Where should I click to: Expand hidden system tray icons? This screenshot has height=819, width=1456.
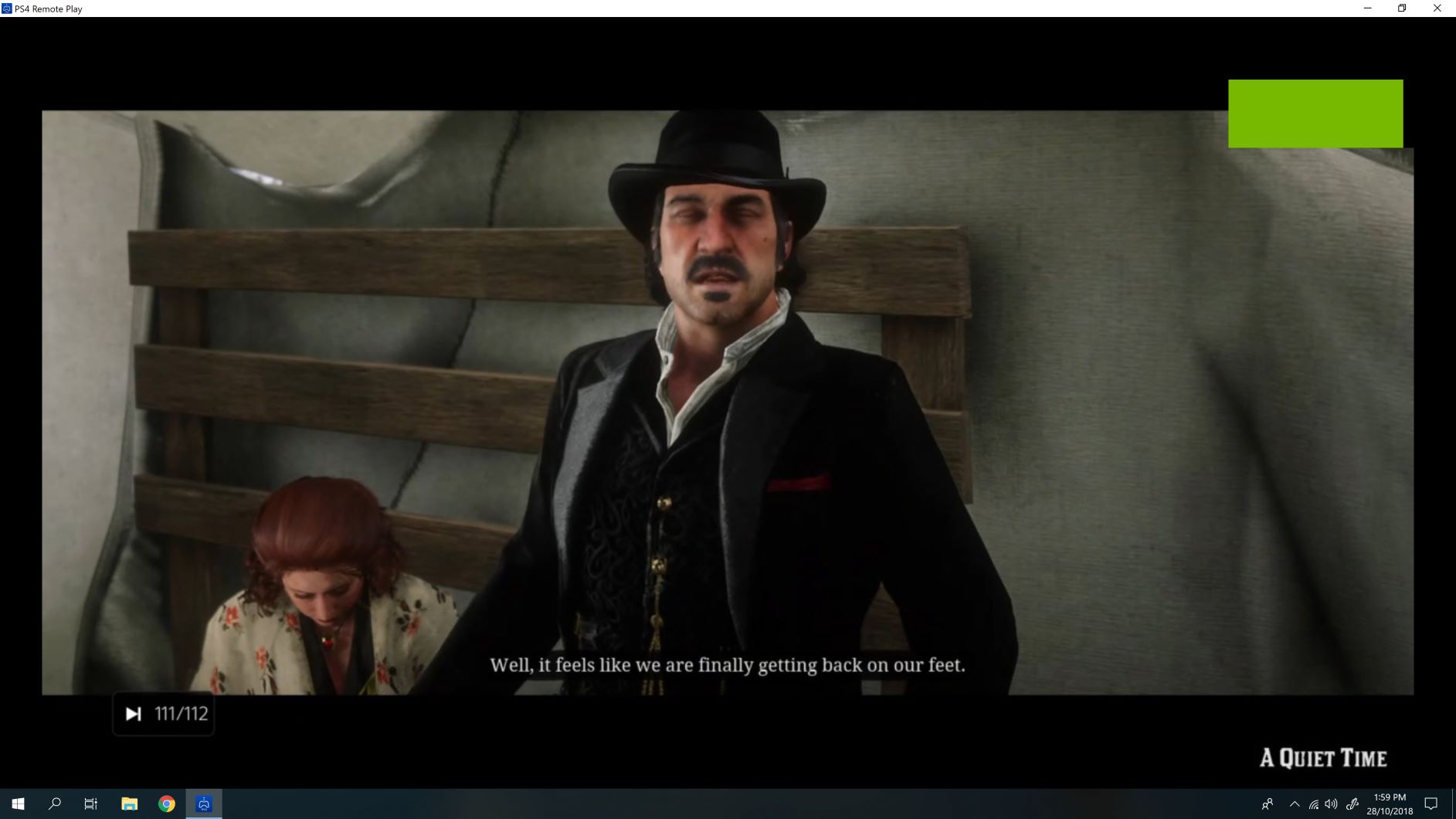1294,804
